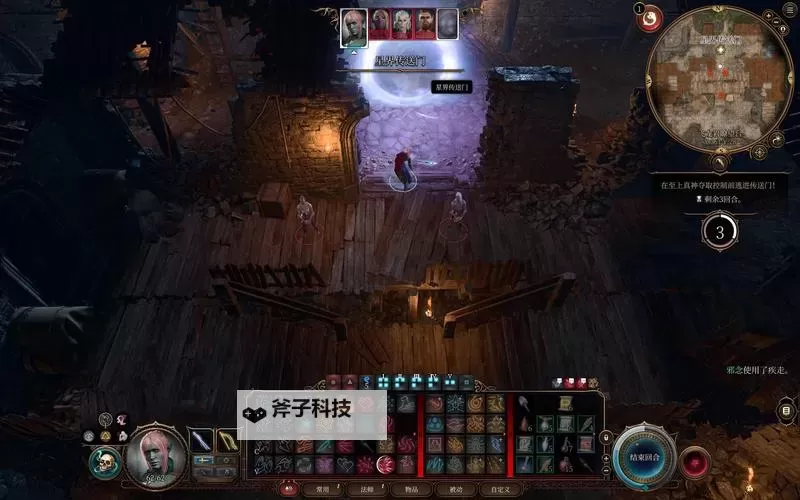This screenshot has width=800, height=500.
Task: Click the skull icon beside the portrait
Action: tap(104, 462)
